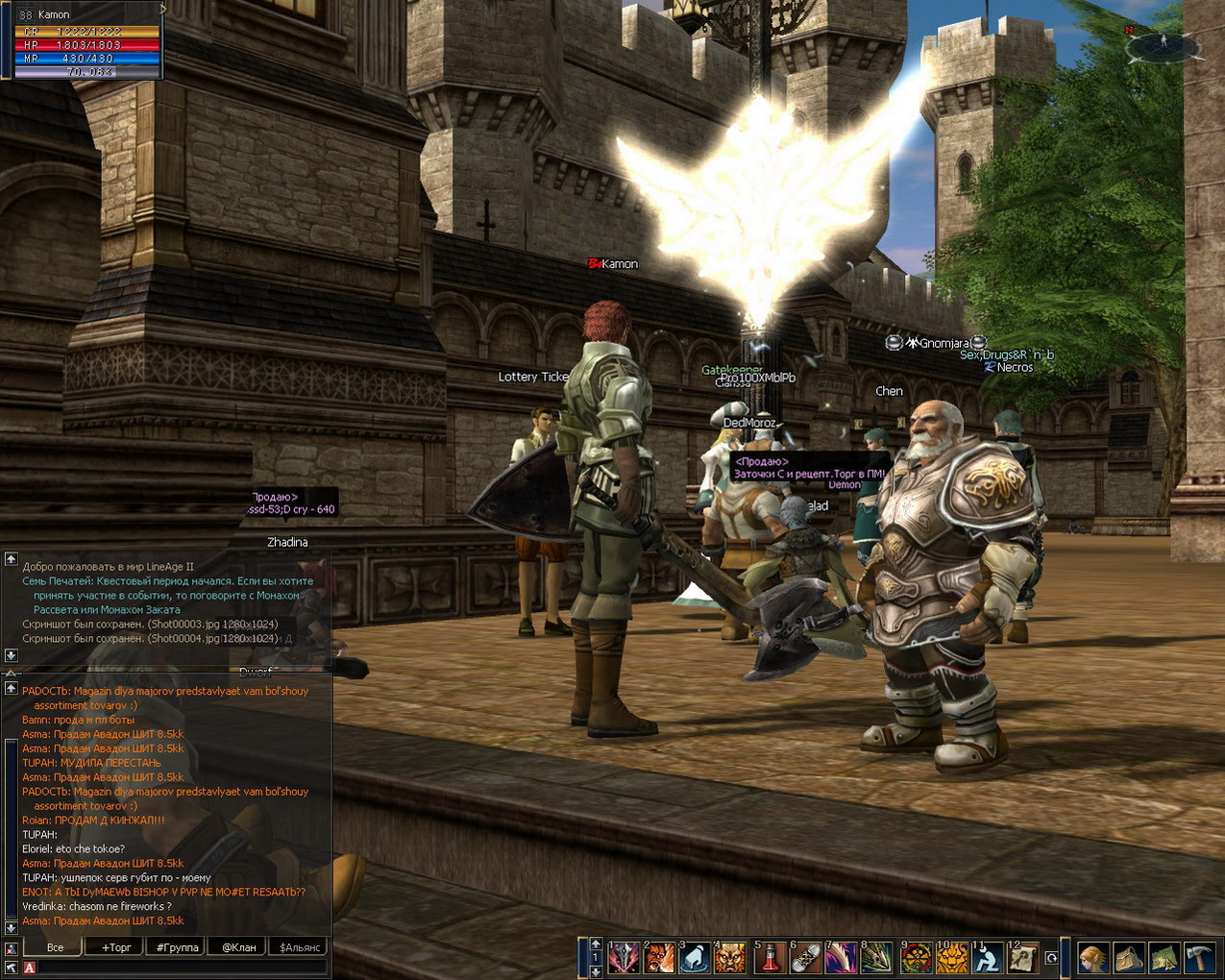Open the hammer system menu icon

pos(1200,958)
